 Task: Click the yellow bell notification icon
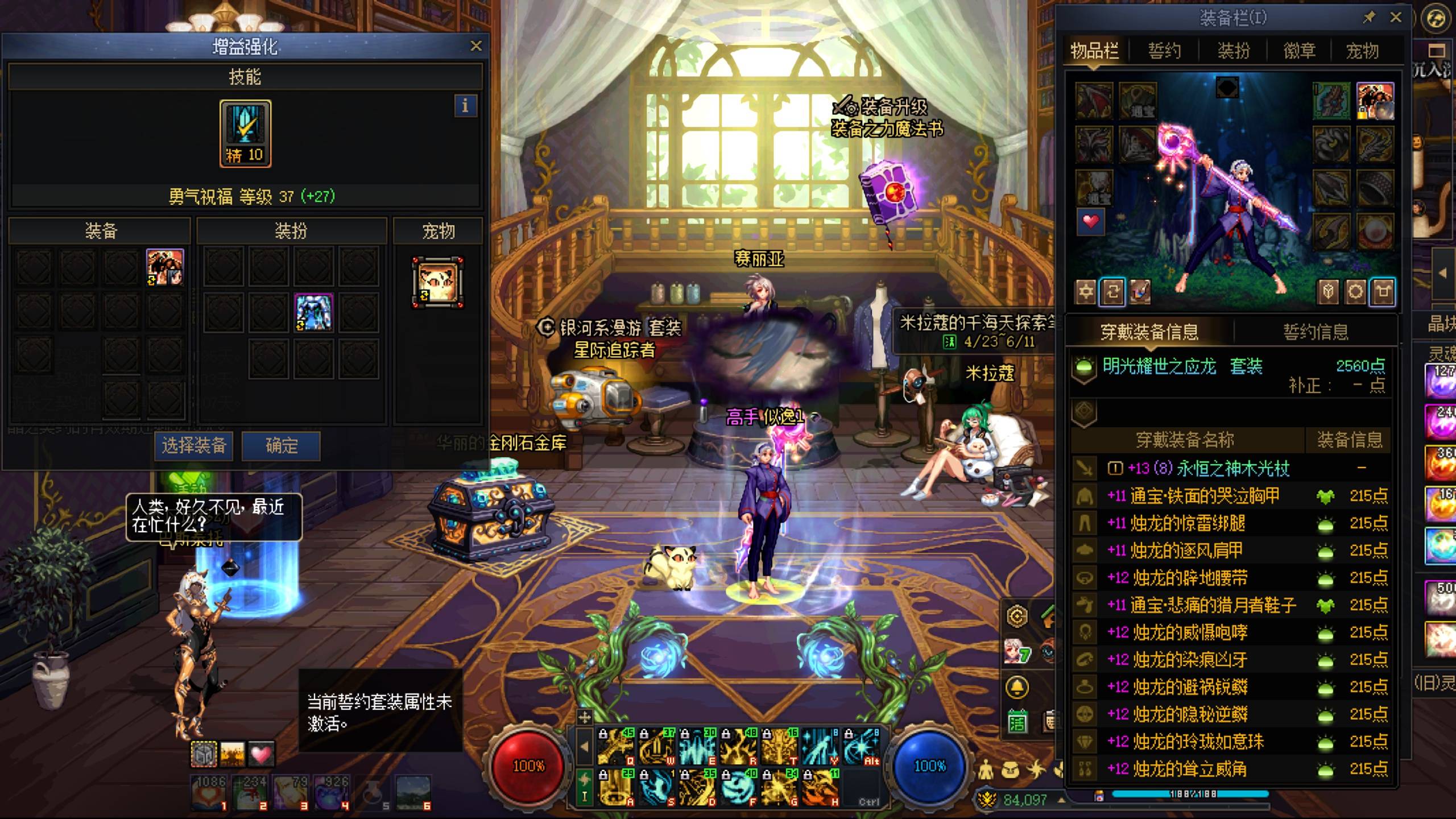1017,688
